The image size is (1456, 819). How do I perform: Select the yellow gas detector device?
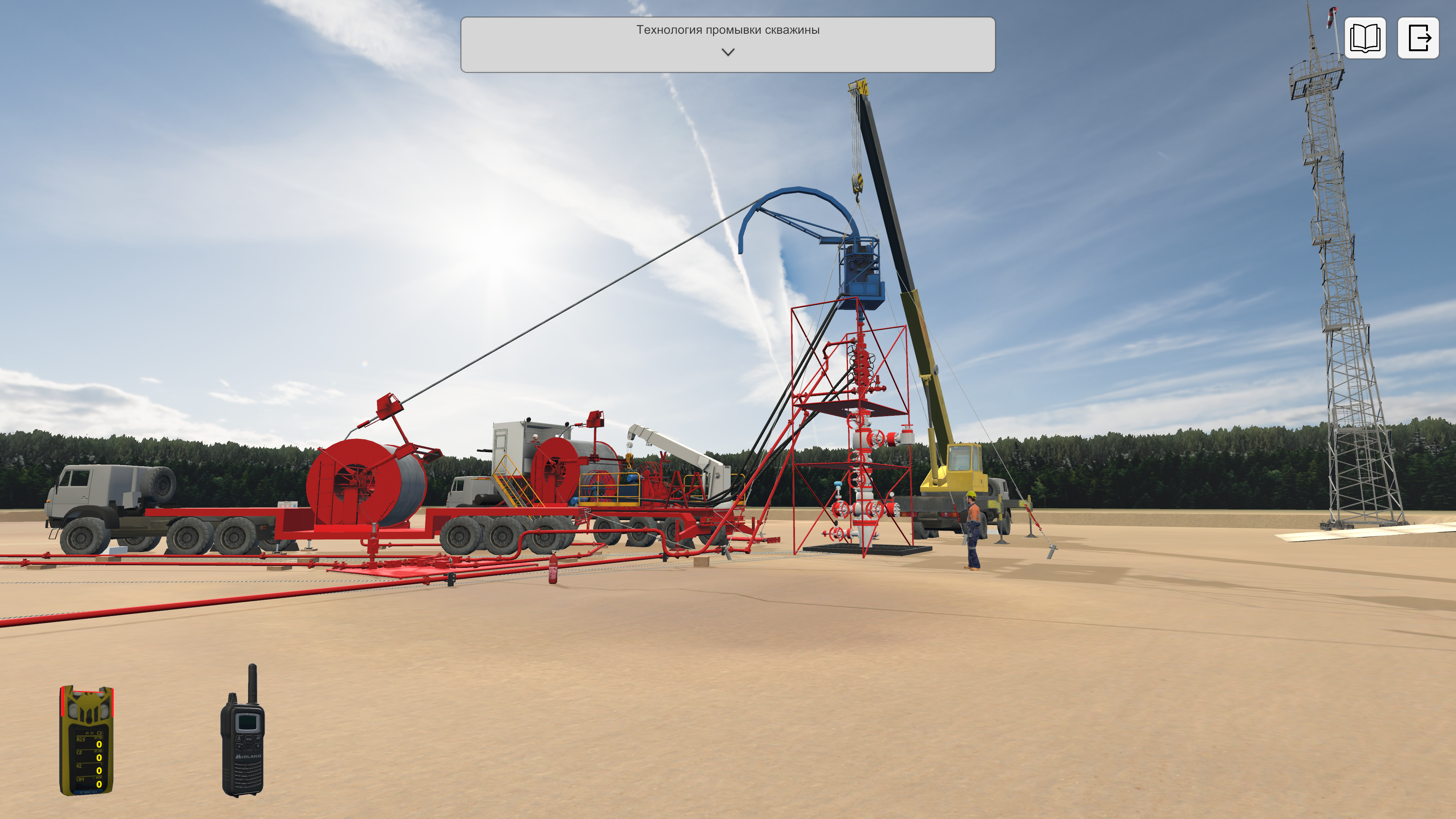click(x=86, y=740)
